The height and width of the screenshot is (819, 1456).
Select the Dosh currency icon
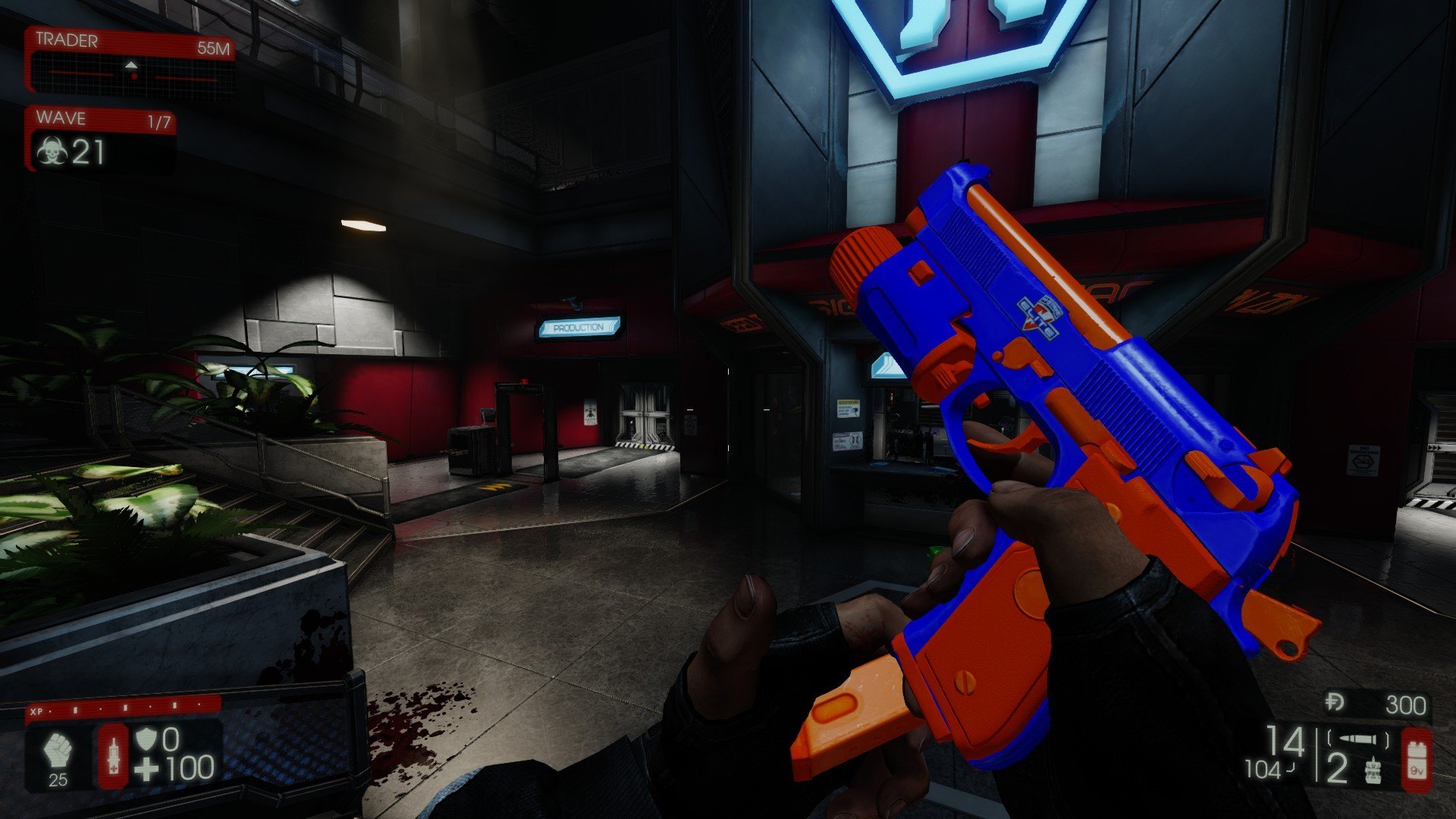1335,704
